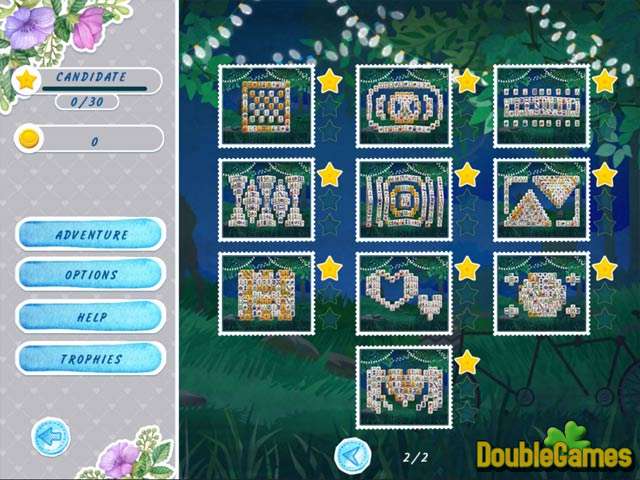
Task: Click the back arrow in the sidebar
Action: click(x=49, y=437)
